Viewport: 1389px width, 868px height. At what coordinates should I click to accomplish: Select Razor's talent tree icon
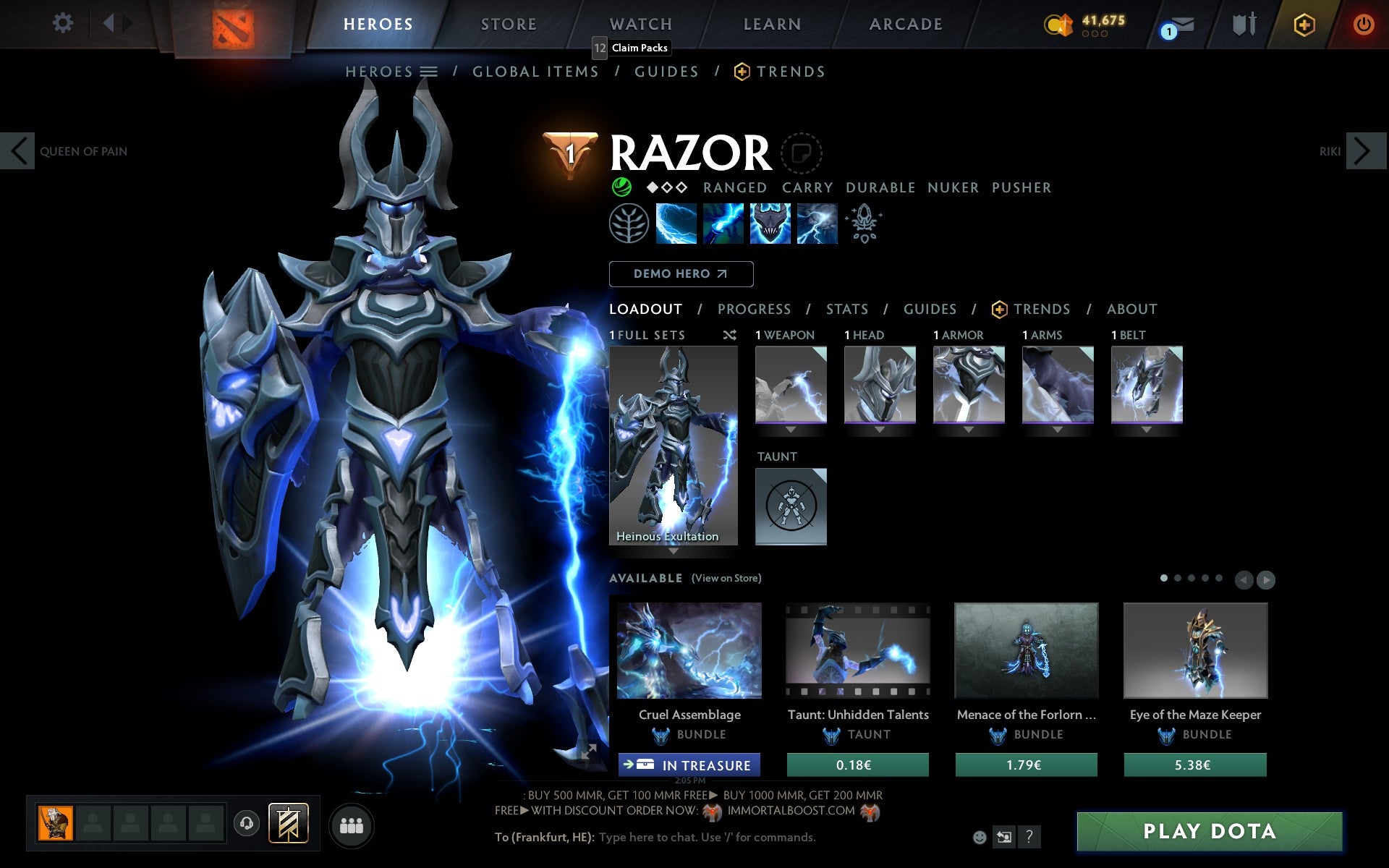628,224
